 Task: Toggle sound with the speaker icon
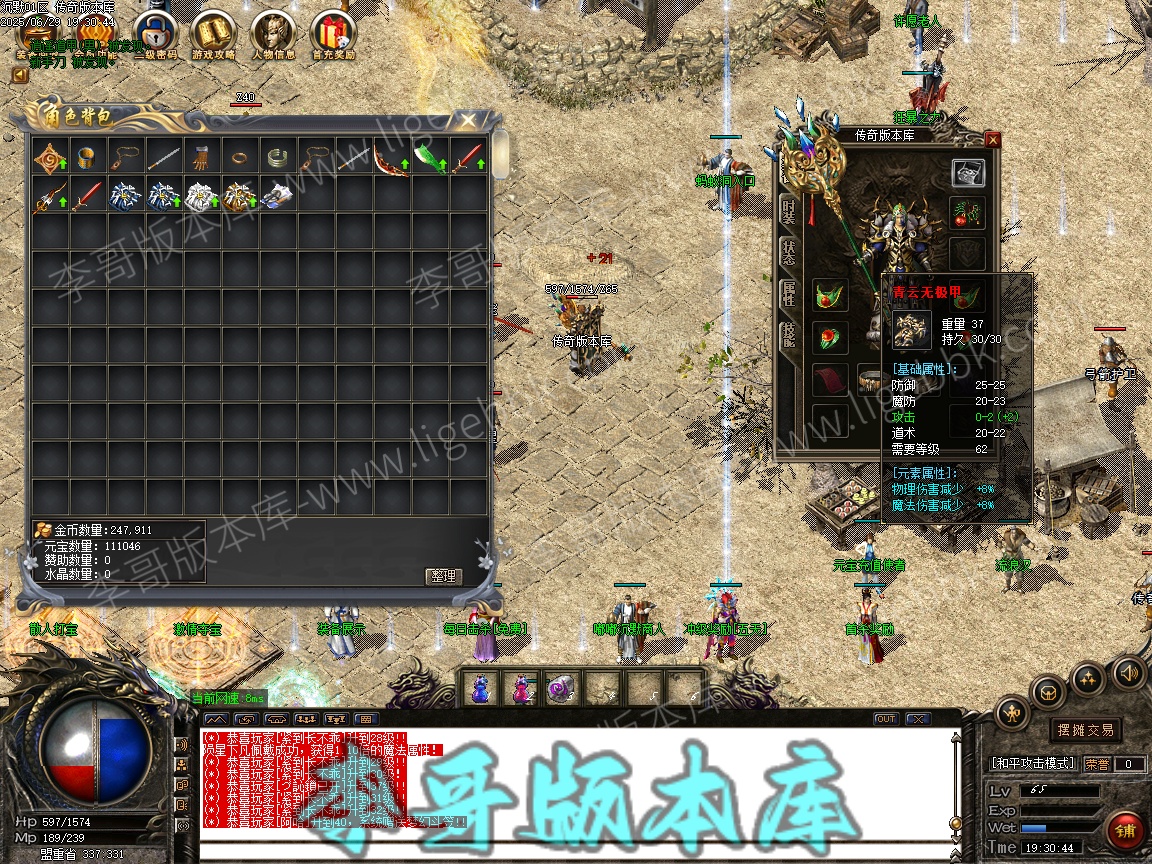point(1130,672)
